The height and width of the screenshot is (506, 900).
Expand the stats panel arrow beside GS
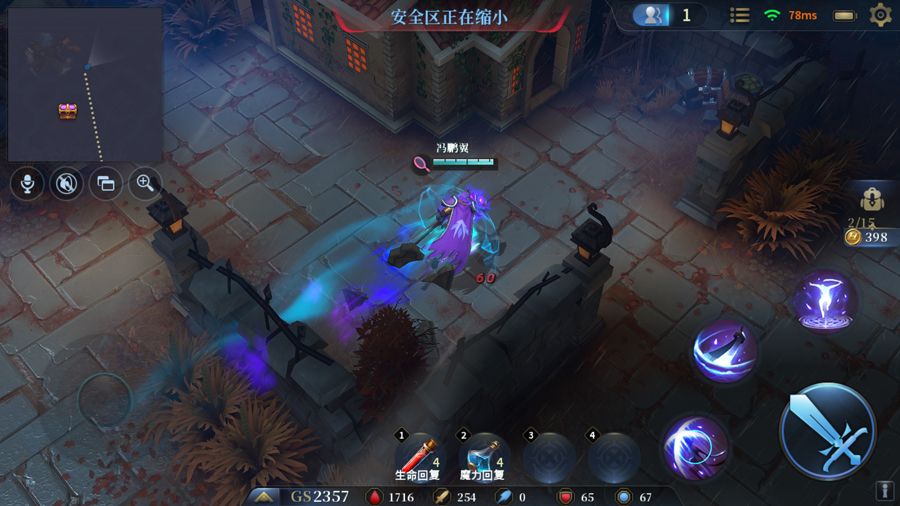(x=265, y=496)
